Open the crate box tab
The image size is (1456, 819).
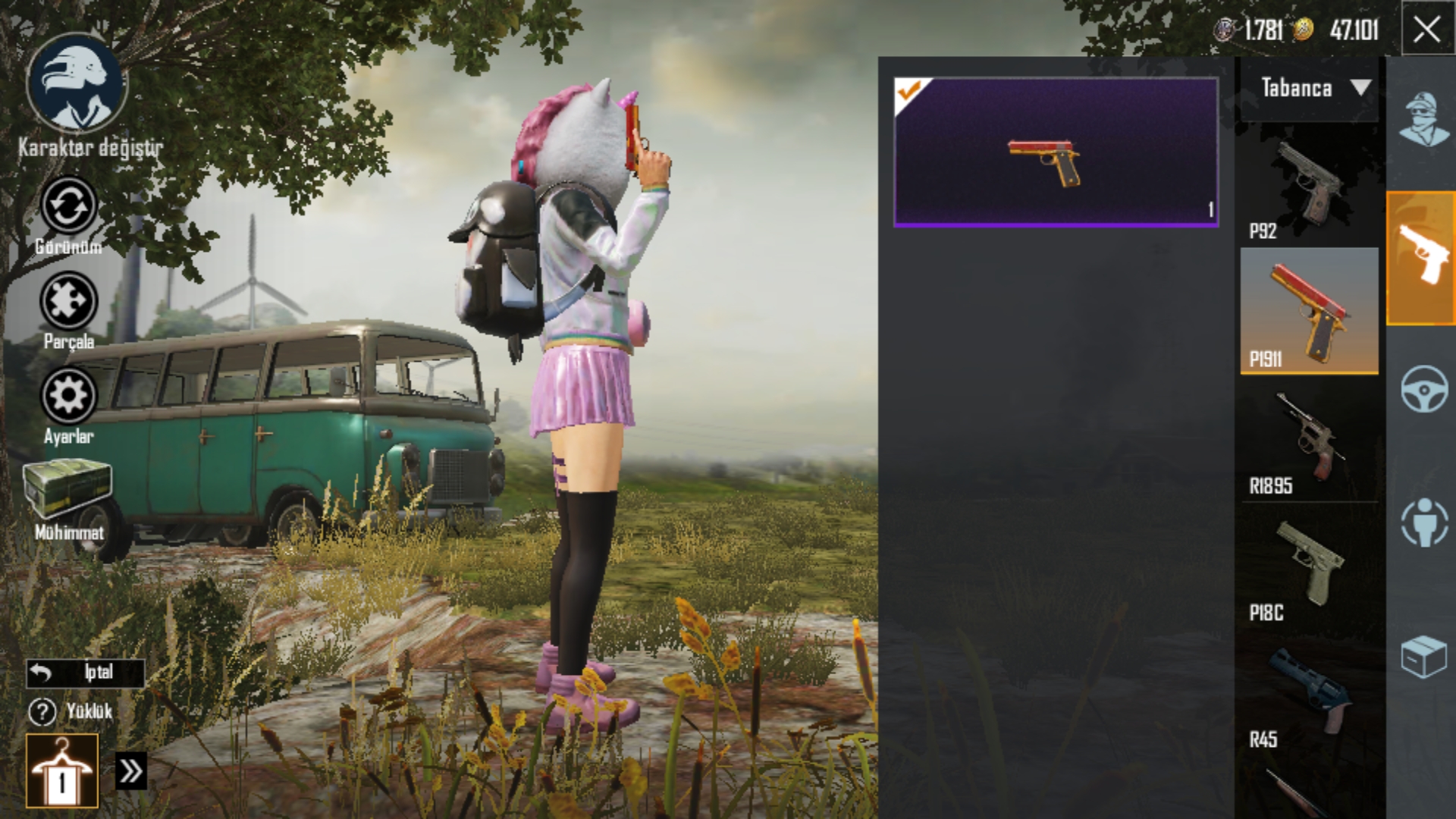[1423, 655]
